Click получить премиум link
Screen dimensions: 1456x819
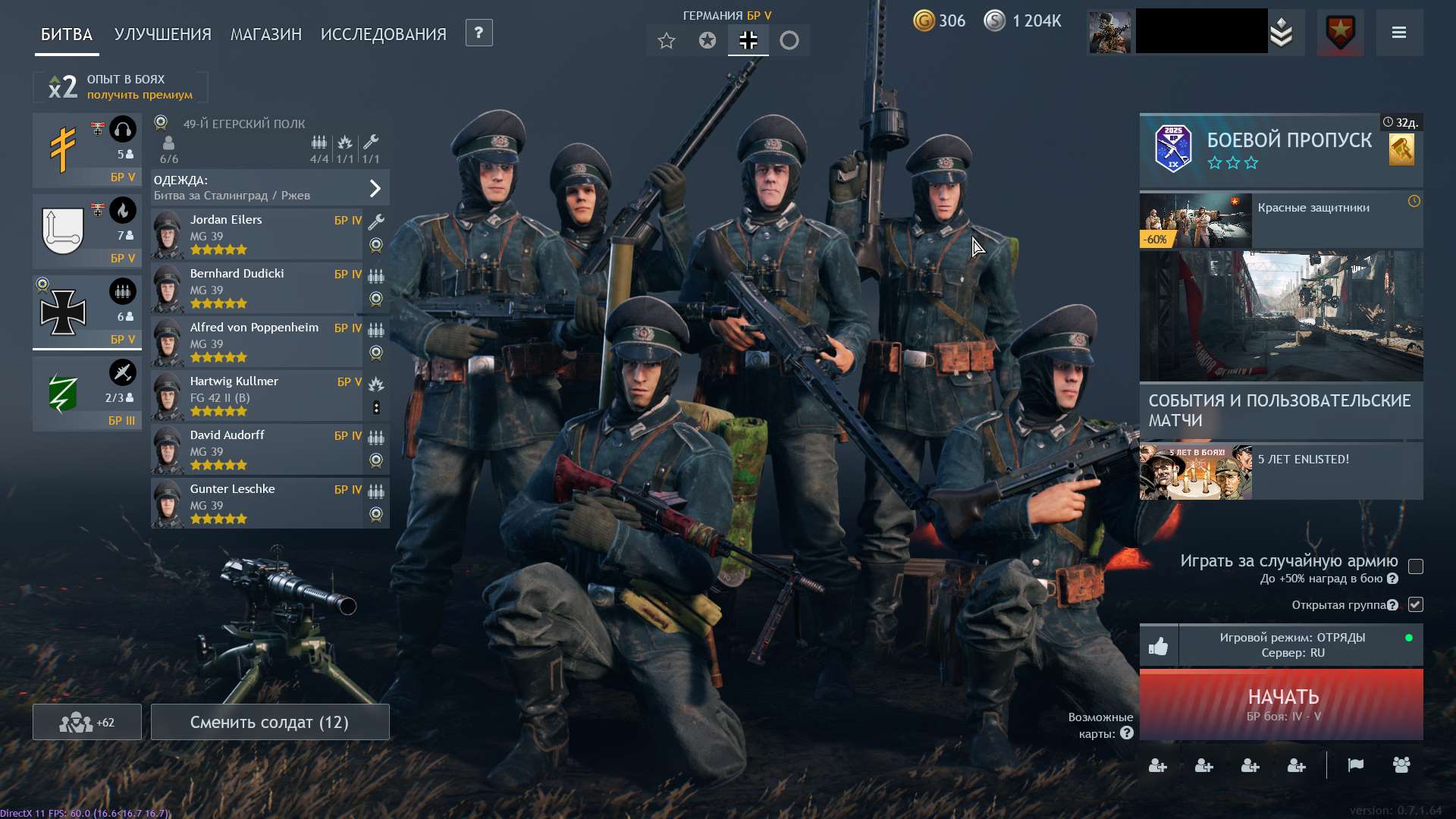coord(140,95)
